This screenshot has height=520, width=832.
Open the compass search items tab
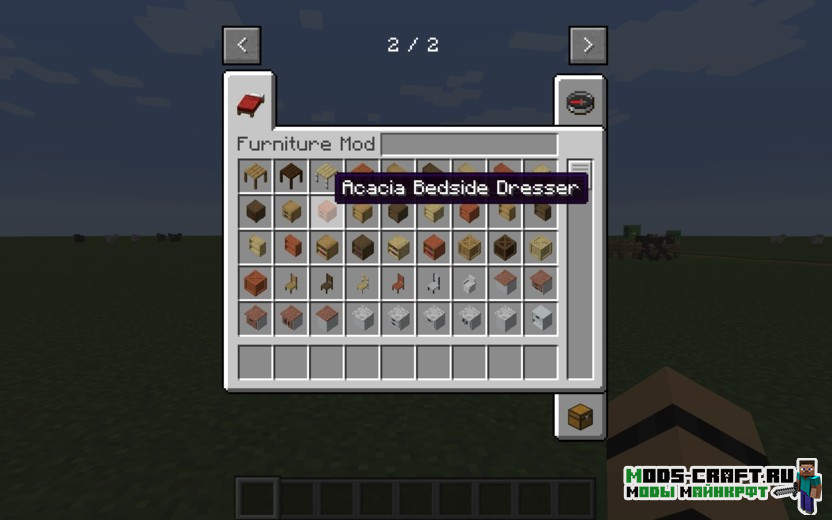tap(579, 102)
